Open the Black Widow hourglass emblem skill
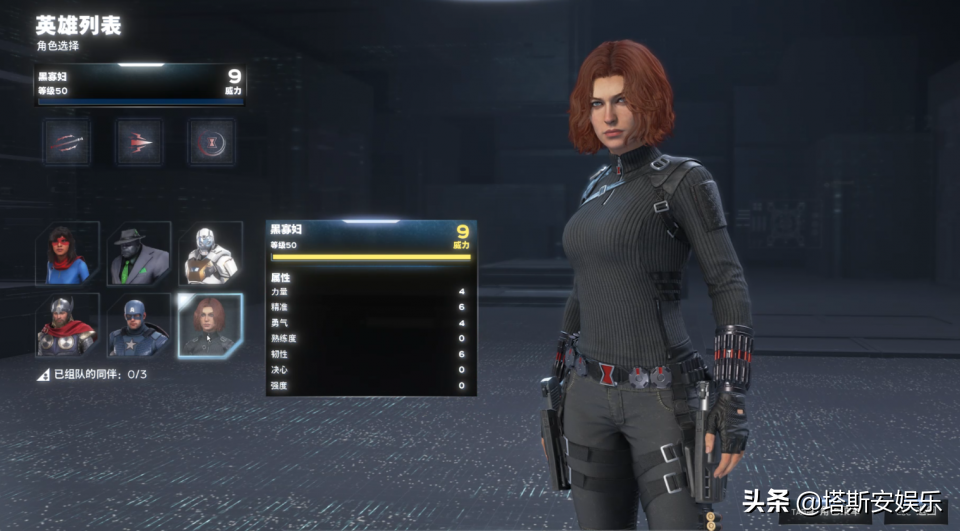The height and width of the screenshot is (531, 960). [x=211, y=142]
